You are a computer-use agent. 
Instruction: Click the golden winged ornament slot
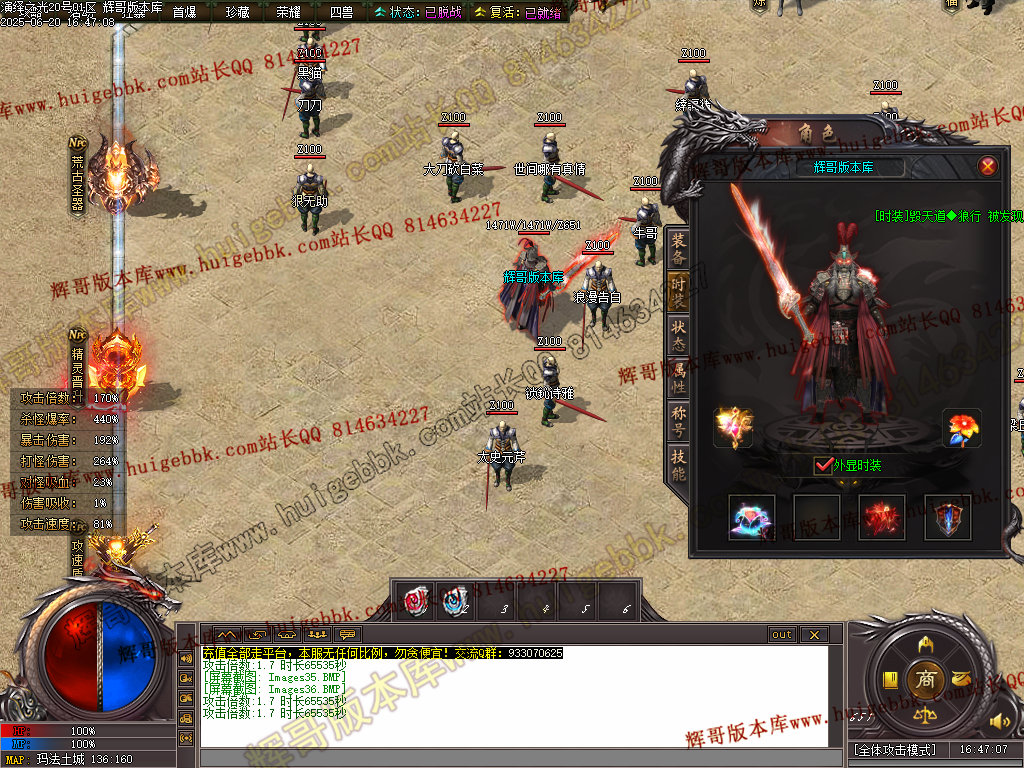(x=732, y=428)
